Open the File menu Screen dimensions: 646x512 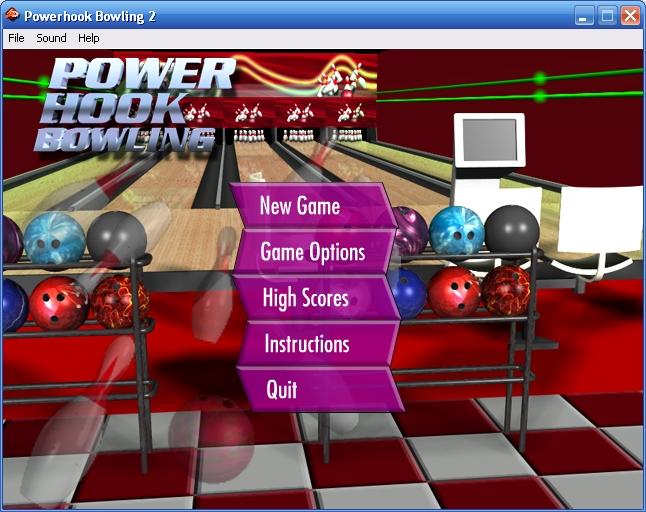pyautogui.click(x=16, y=38)
